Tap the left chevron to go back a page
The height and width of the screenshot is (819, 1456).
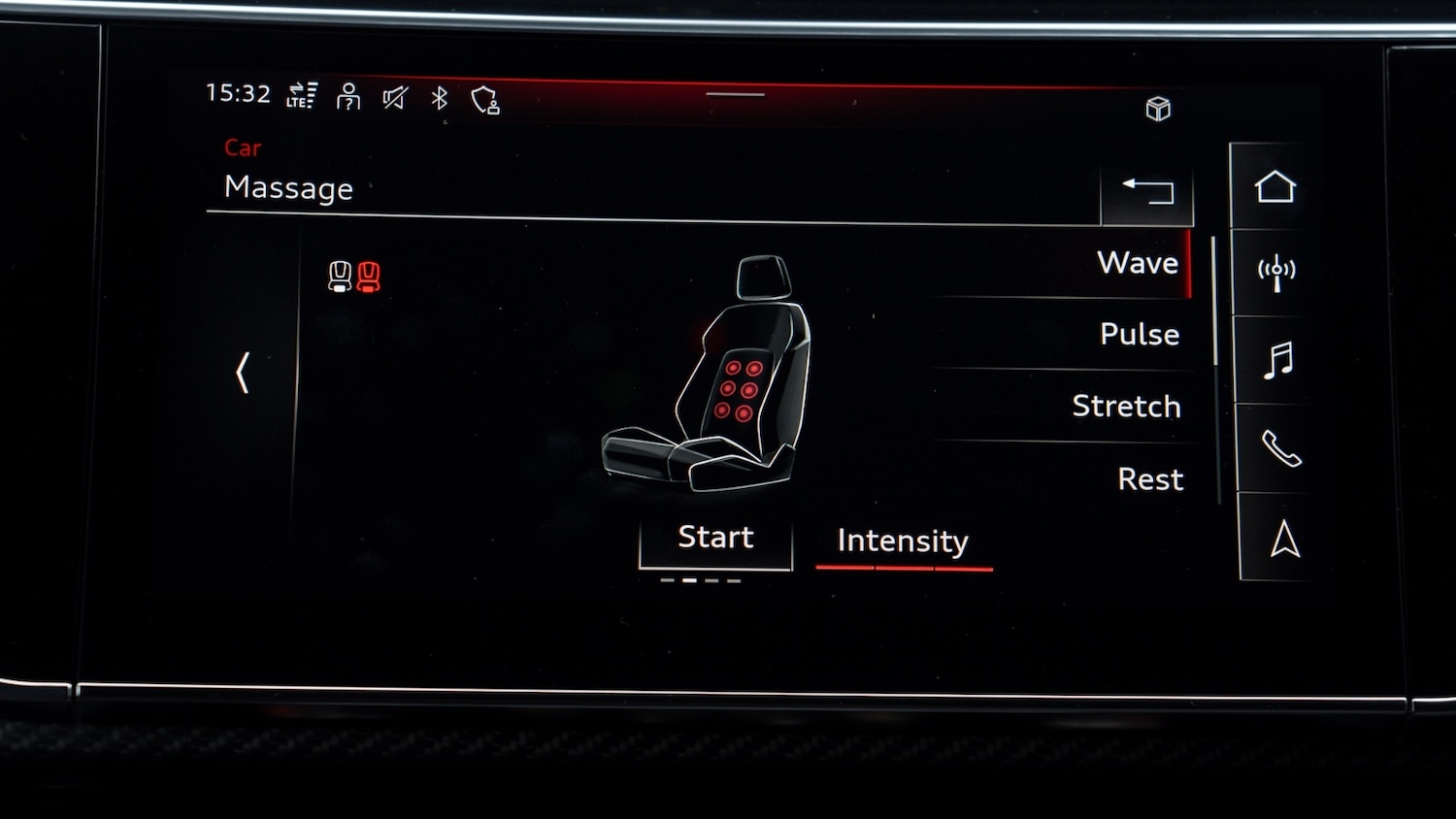tap(243, 373)
